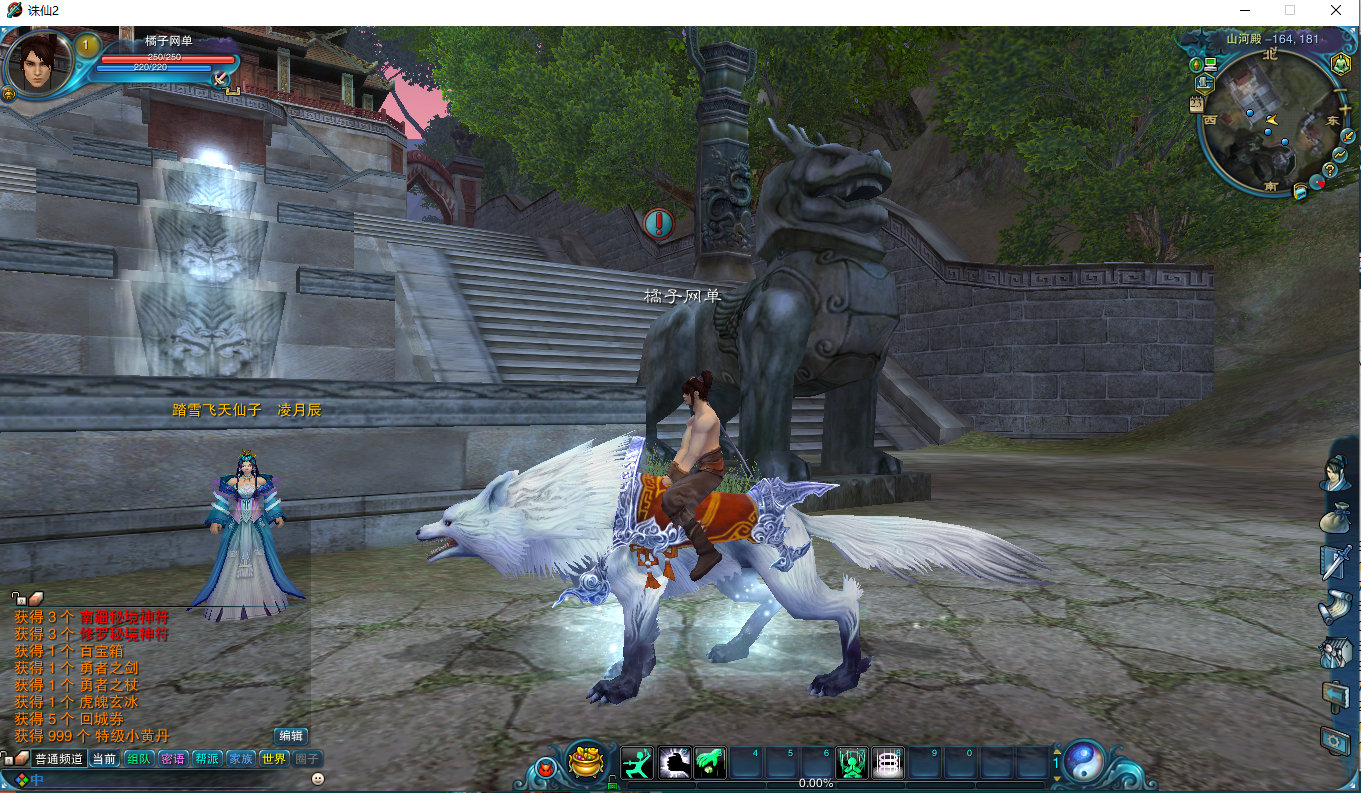Toggle the radar sweep icon below the minimap
1361x793 pixels.
pos(1317,183)
